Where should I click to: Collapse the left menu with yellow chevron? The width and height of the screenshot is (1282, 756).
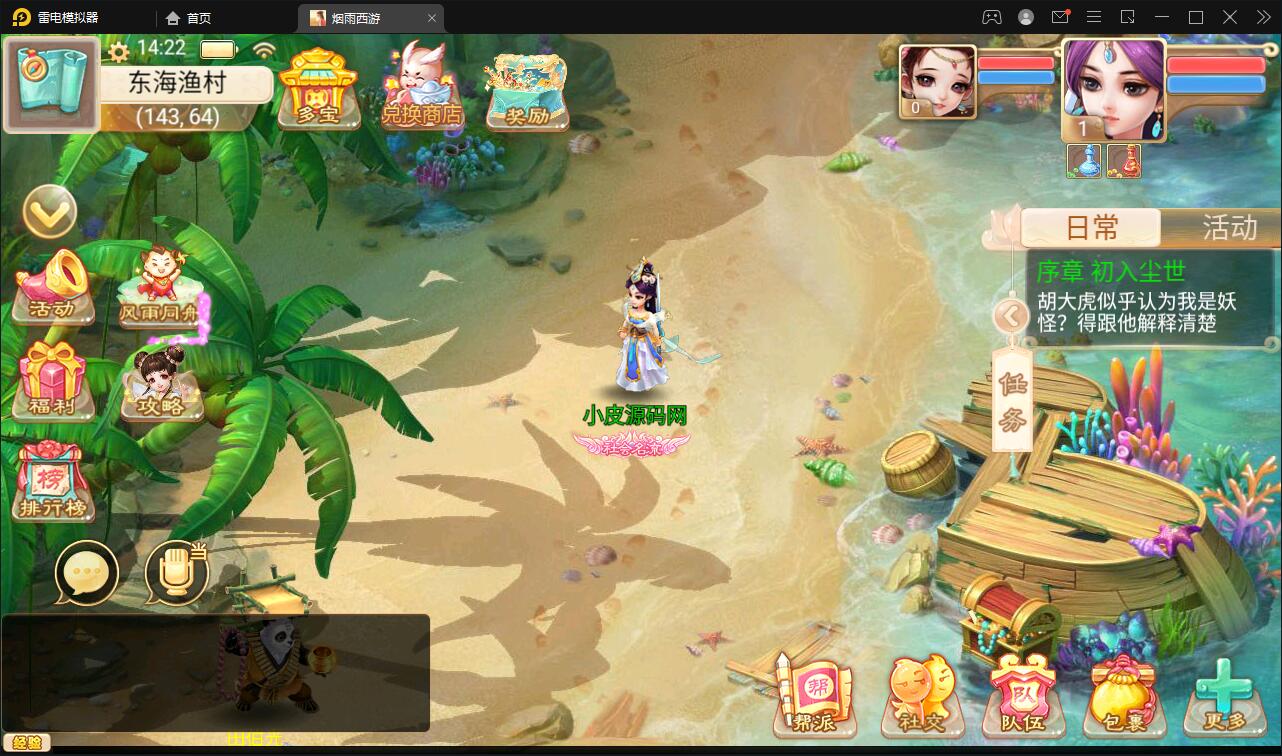[49, 213]
